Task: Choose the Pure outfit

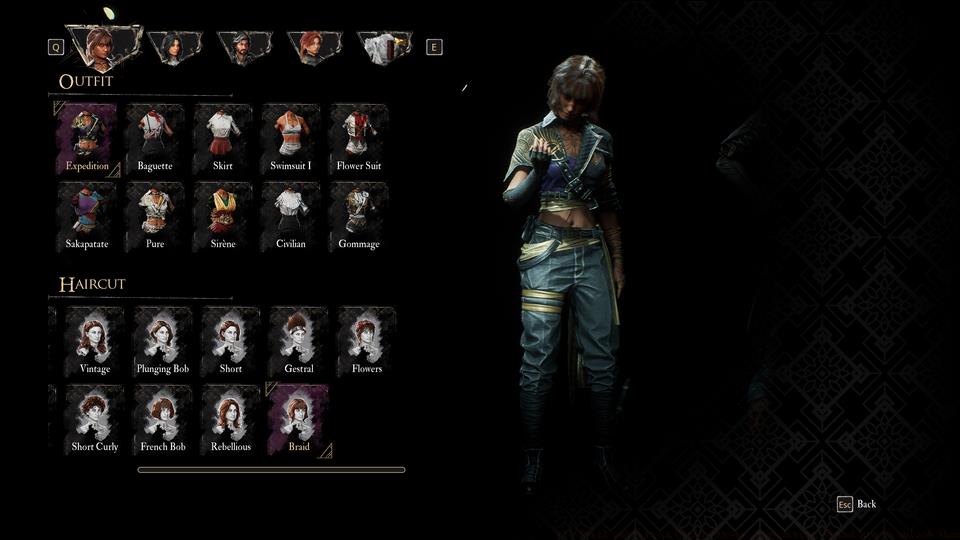Action: [x=155, y=216]
